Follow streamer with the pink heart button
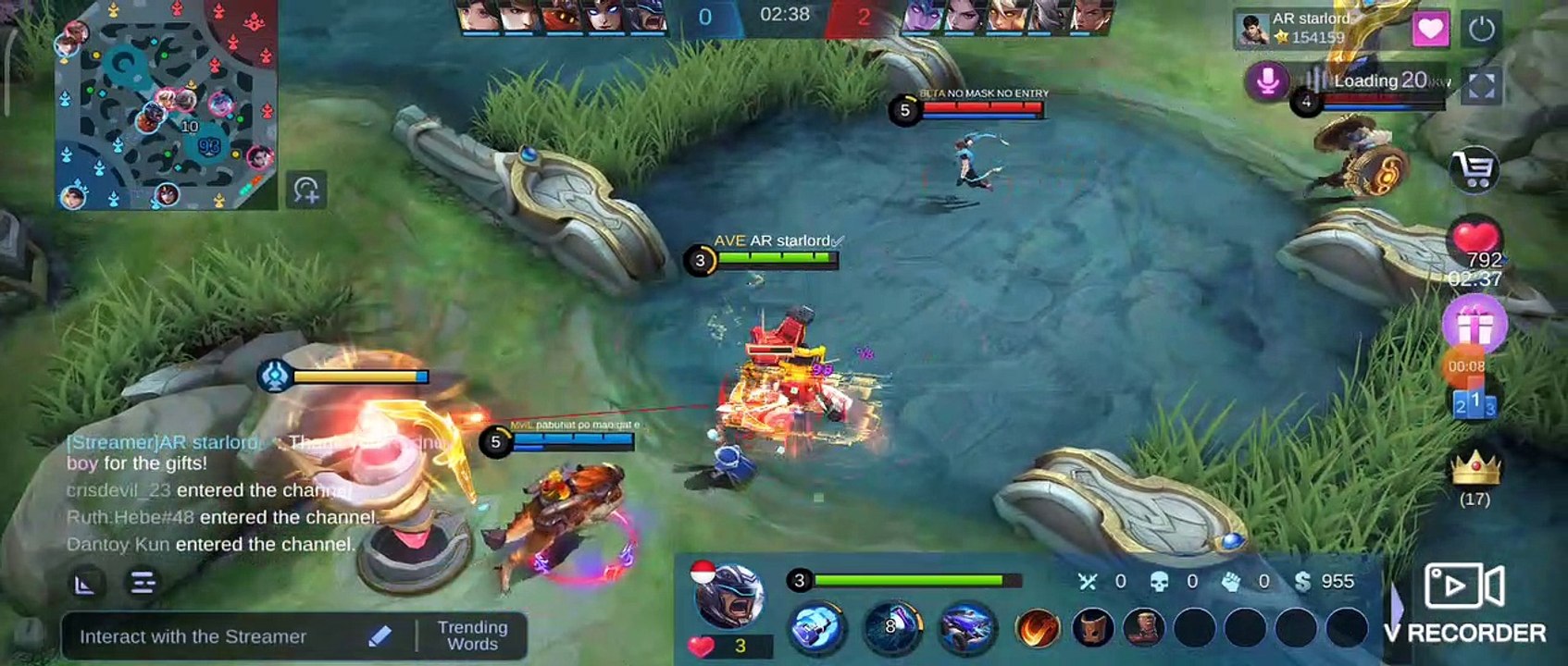The width and height of the screenshot is (1568, 666). pyautogui.click(x=1430, y=30)
